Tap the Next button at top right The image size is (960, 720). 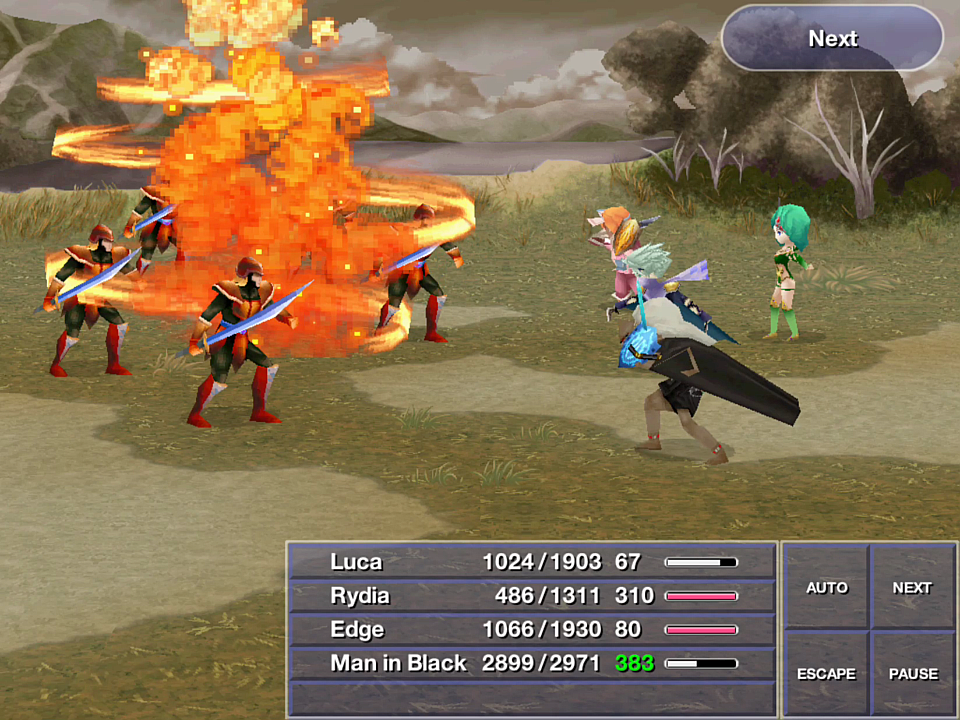[x=832, y=39]
